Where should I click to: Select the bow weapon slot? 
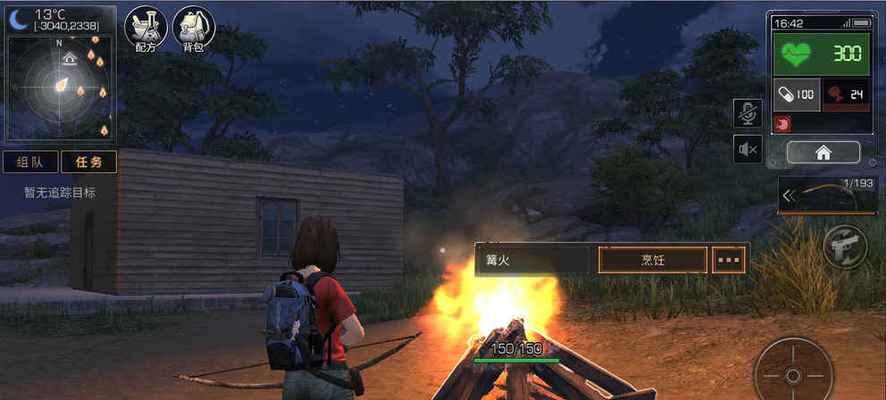click(x=829, y=195)
